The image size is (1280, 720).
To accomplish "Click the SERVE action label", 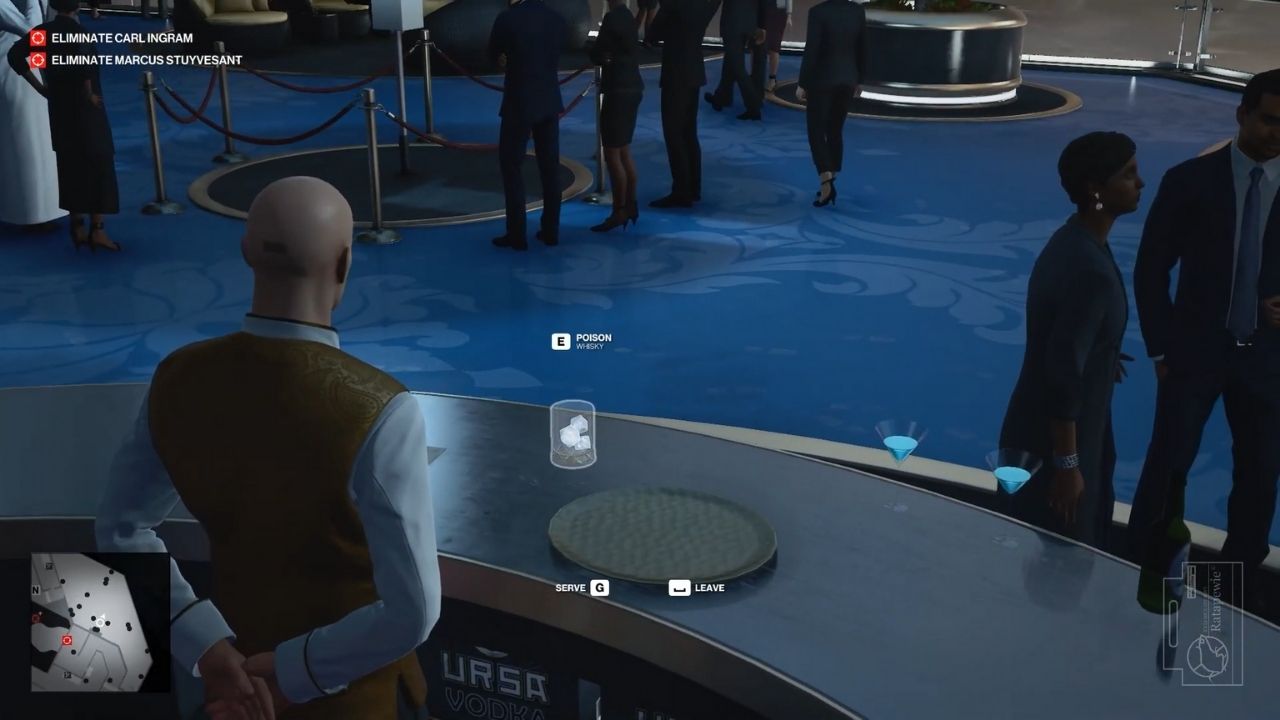I will coord(570,588).
